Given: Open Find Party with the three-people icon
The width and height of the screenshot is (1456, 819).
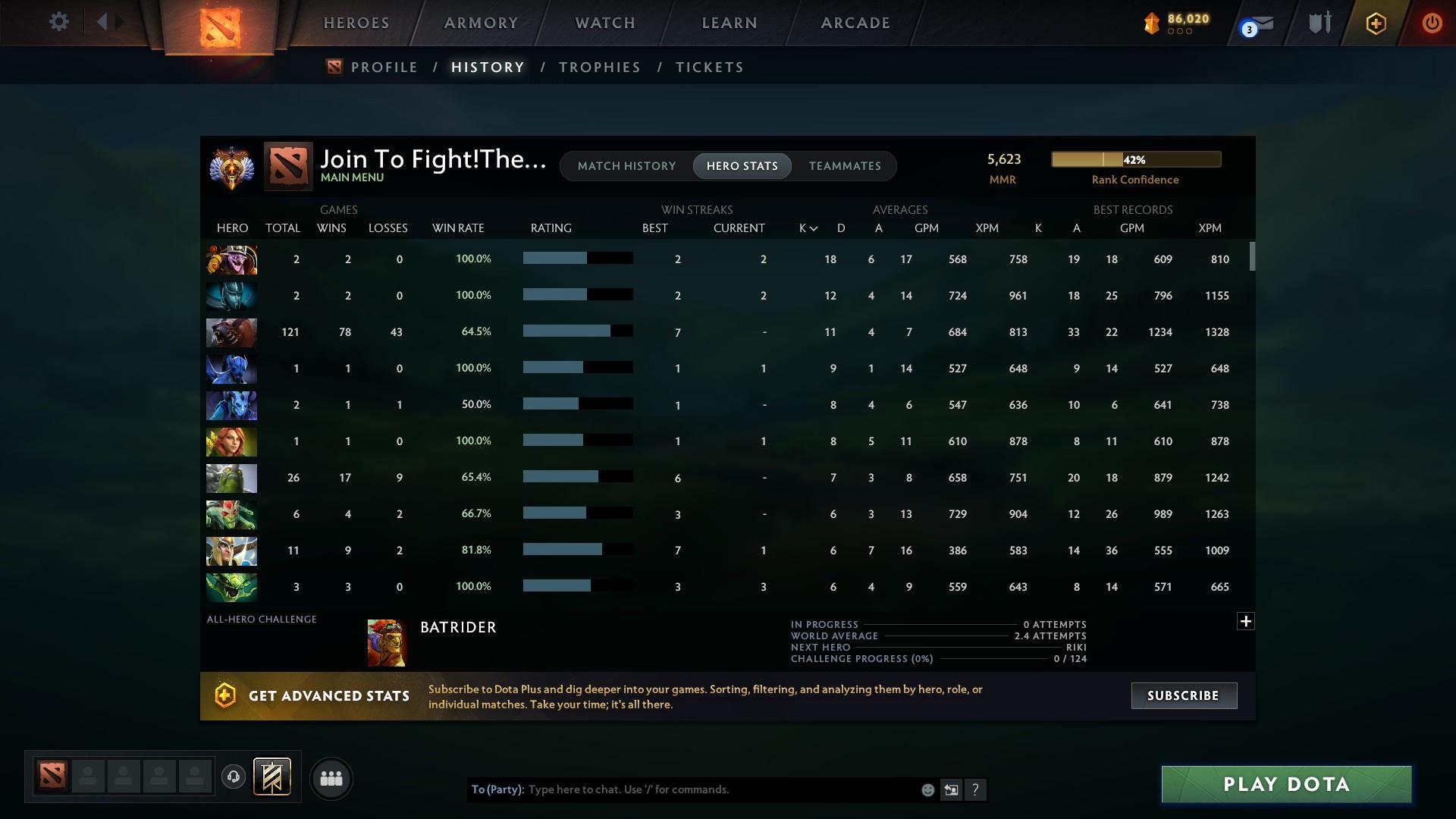Looking at the screenshot, I should 331,778.
